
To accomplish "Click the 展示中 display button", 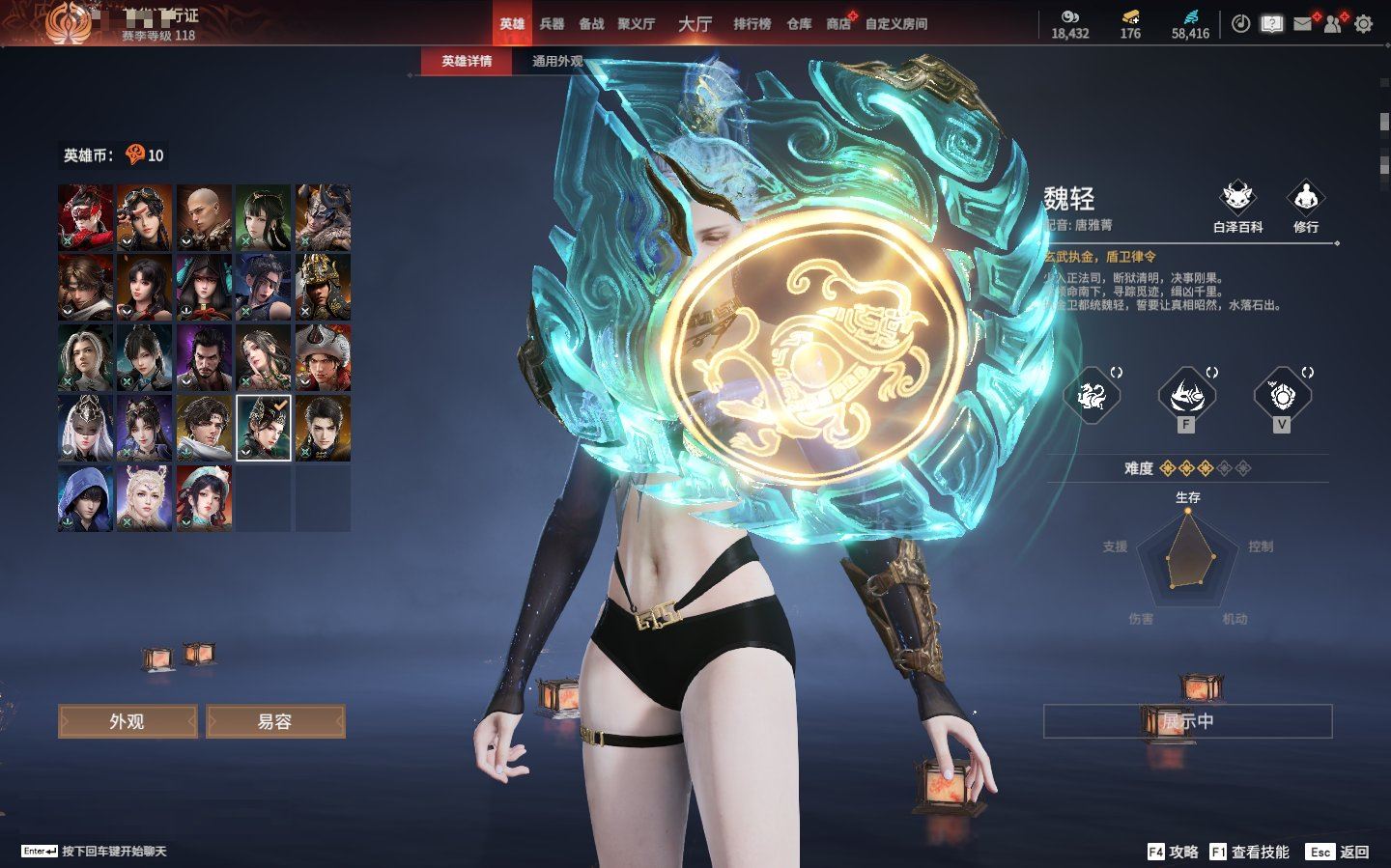I will click(1187, 721).
